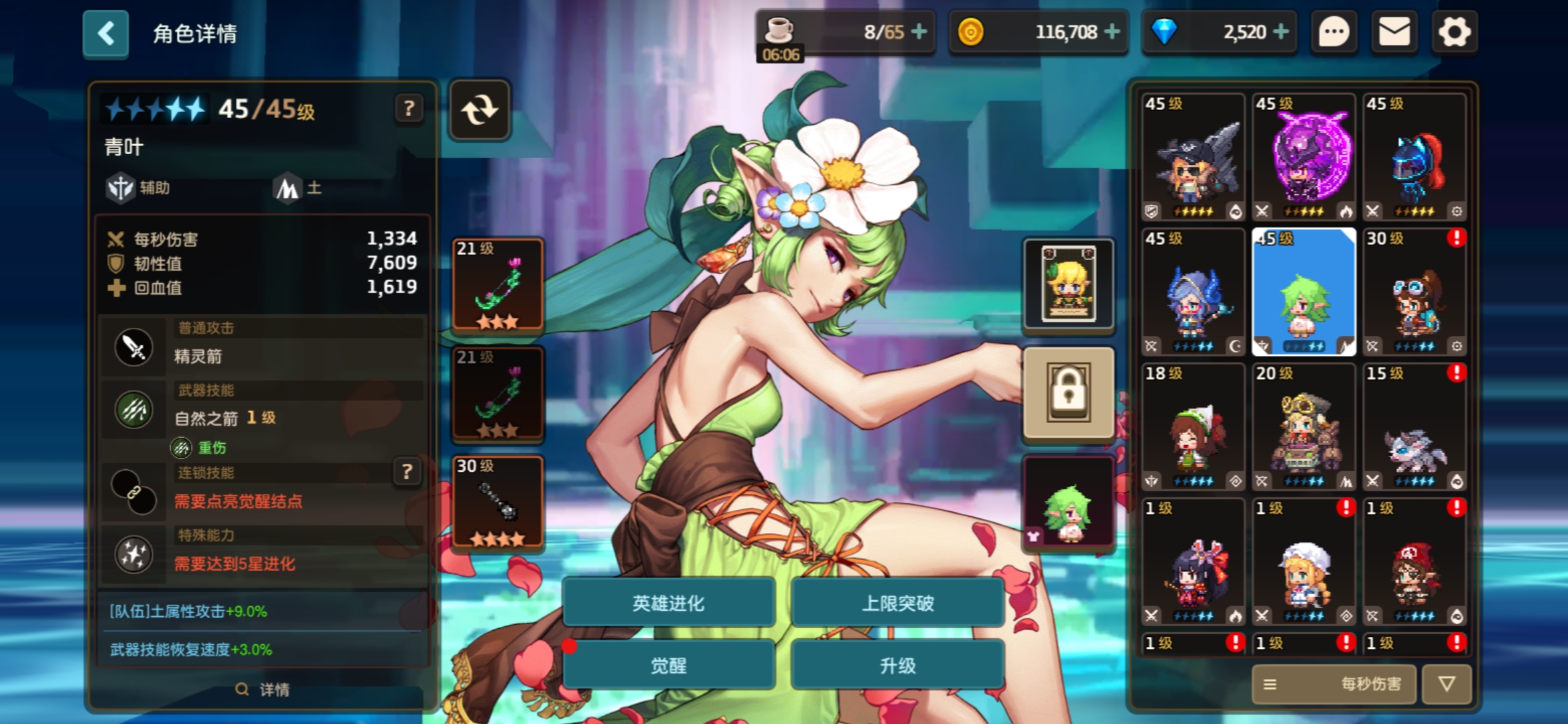1568x724 pixels.
Task: Click the normal attack 精灵箭 sword icon
Action: (x=133, y=347)
